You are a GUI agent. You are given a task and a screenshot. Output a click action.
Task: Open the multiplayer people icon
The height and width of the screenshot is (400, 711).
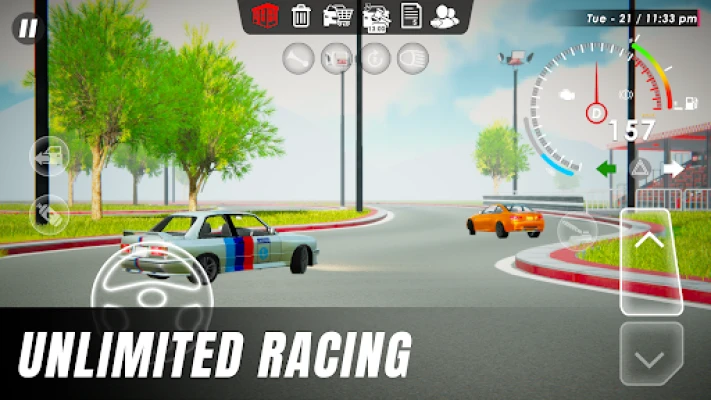click(443, 15)
